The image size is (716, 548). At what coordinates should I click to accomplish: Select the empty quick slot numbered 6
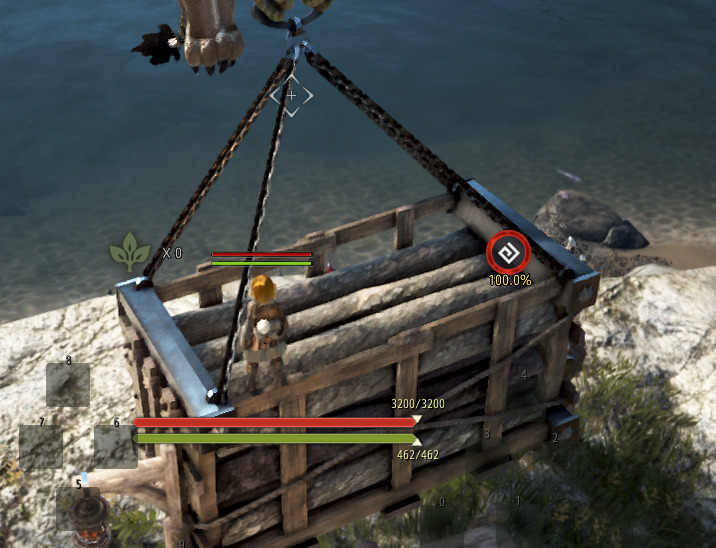115,446
